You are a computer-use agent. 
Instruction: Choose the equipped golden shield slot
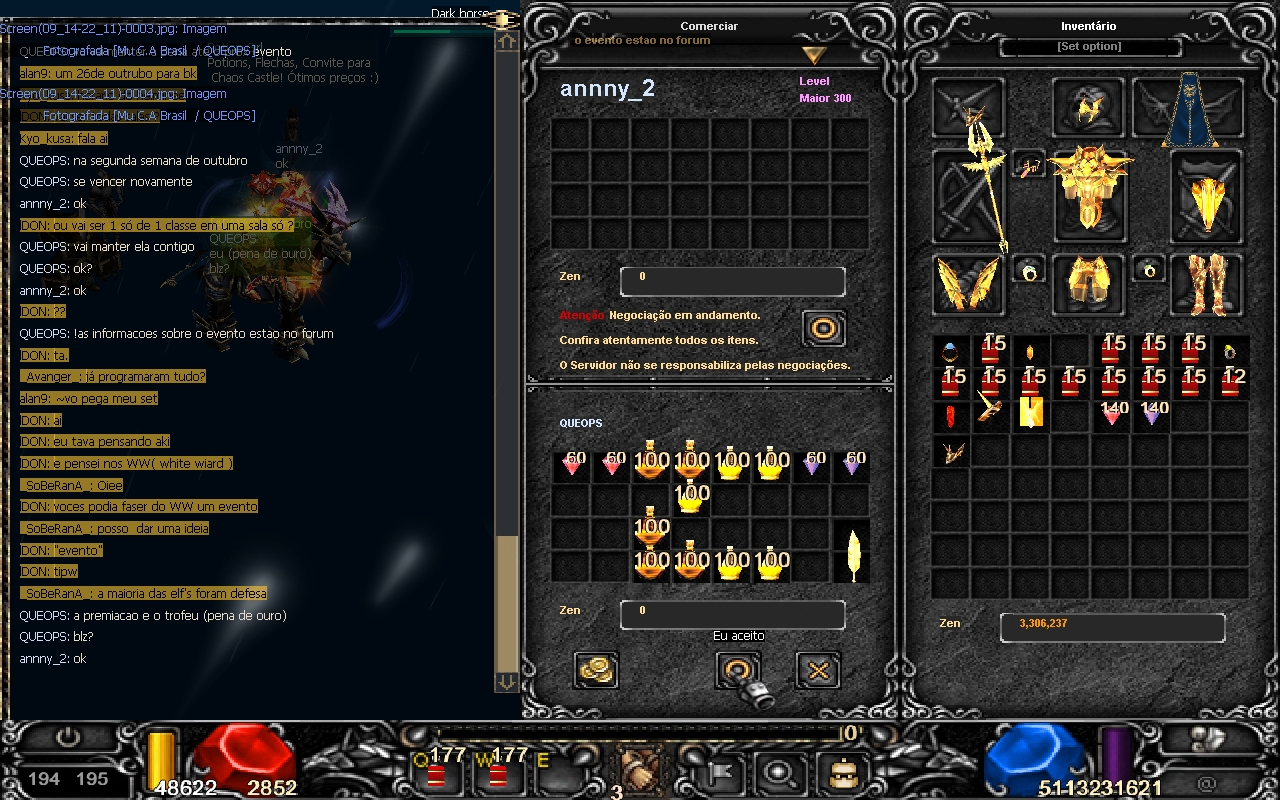(1207, 197)
